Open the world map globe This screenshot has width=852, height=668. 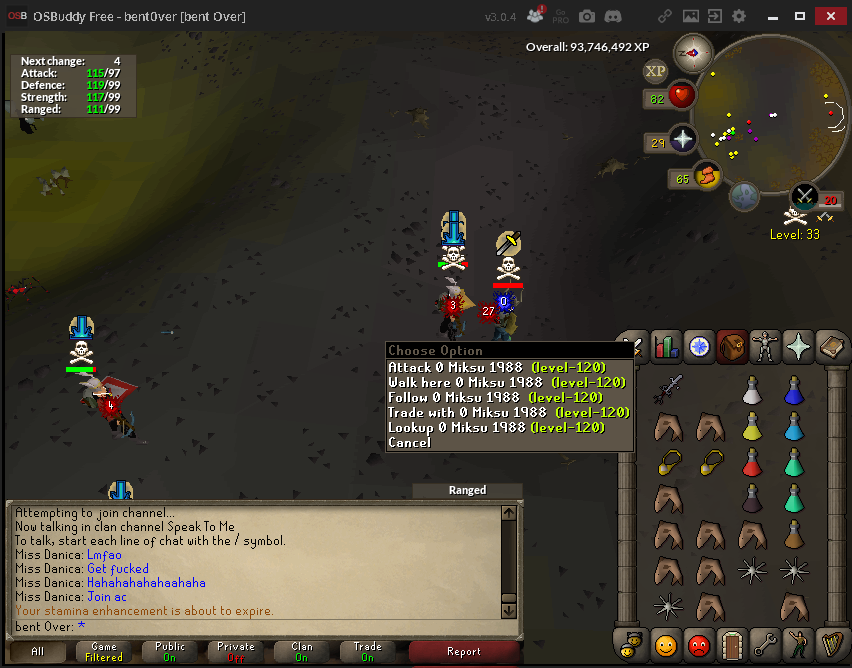(x=744, y=196)
